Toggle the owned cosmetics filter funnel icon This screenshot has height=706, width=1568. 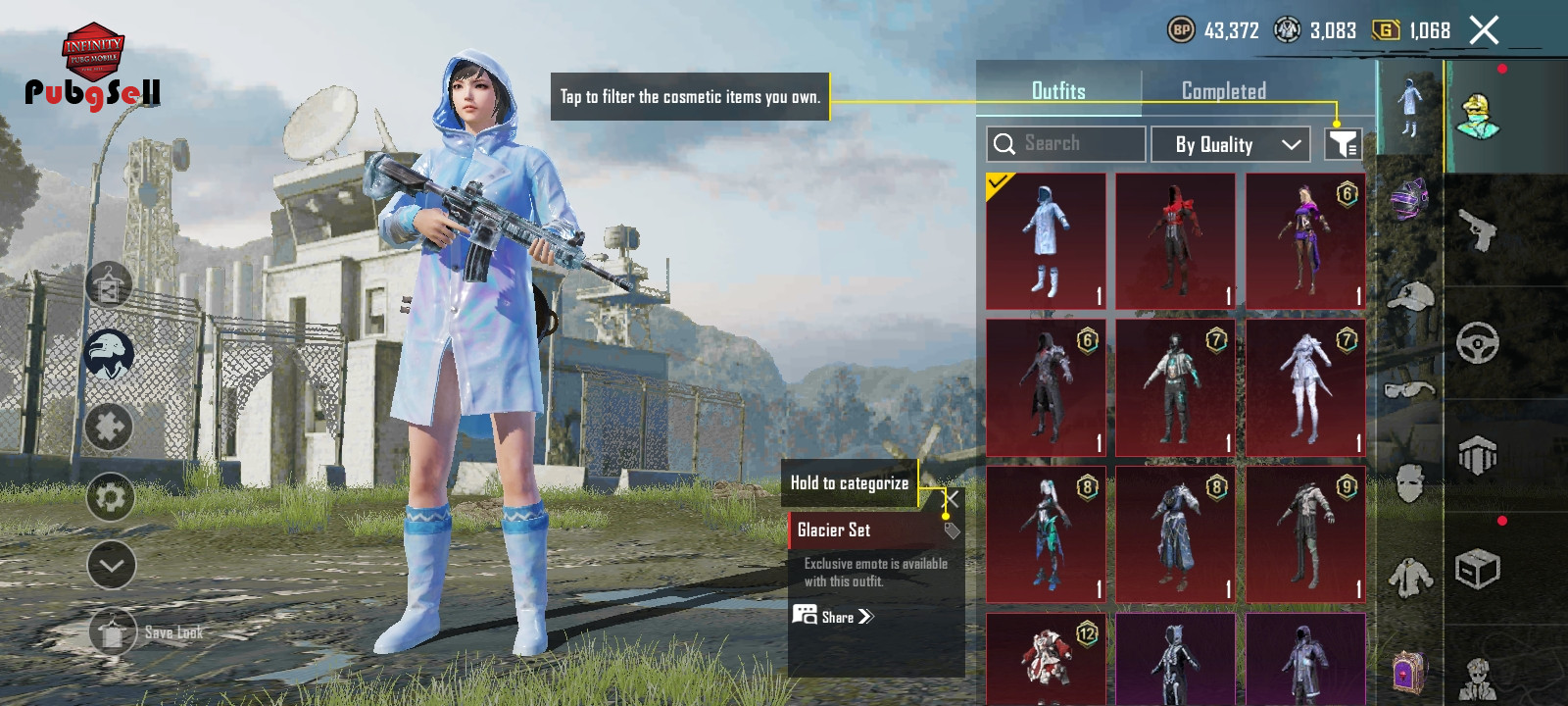tap(1343, 144)
